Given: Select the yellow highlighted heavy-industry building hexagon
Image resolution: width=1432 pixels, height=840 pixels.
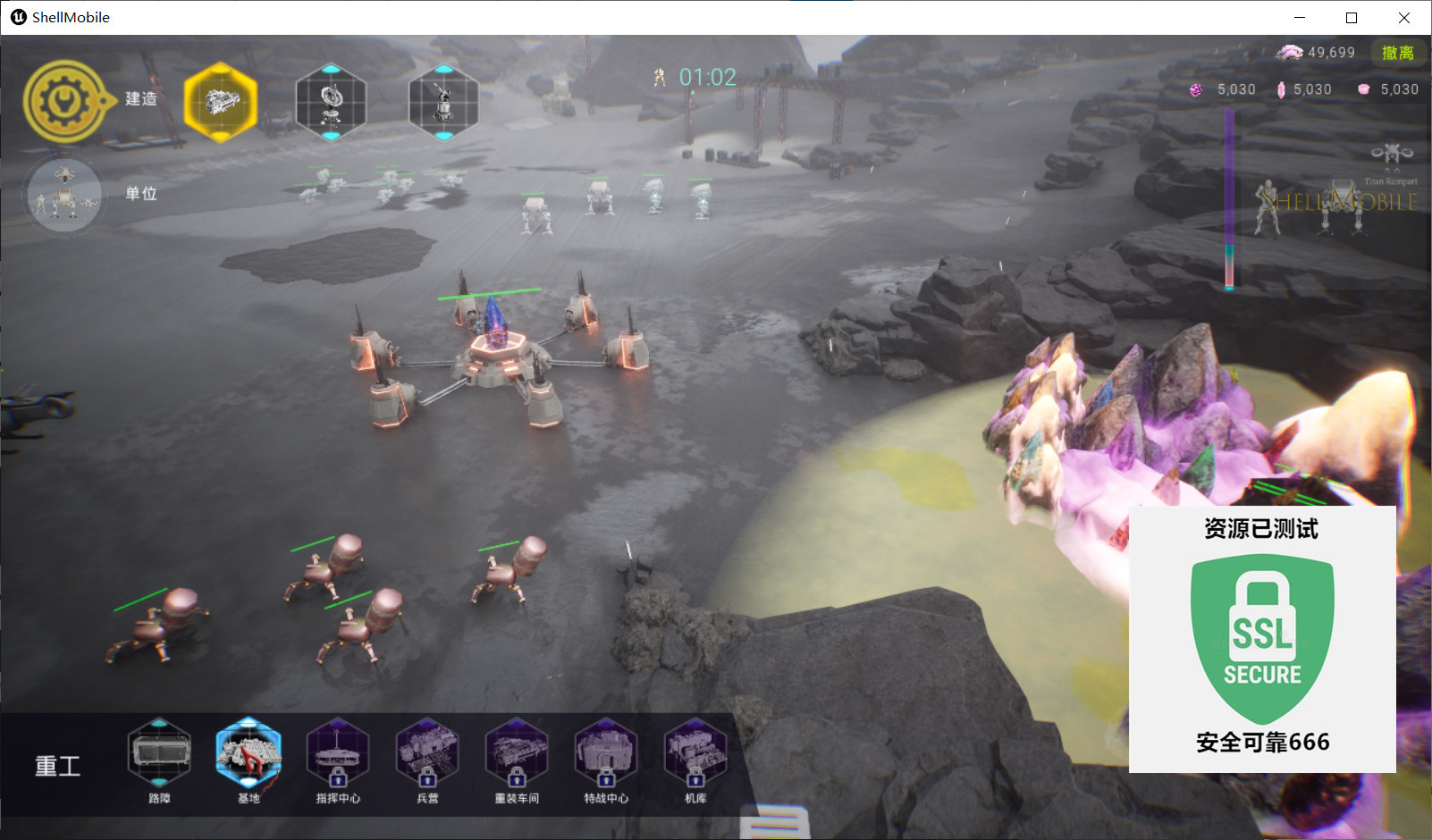Looking at the screenshot, I should (221, 103).
